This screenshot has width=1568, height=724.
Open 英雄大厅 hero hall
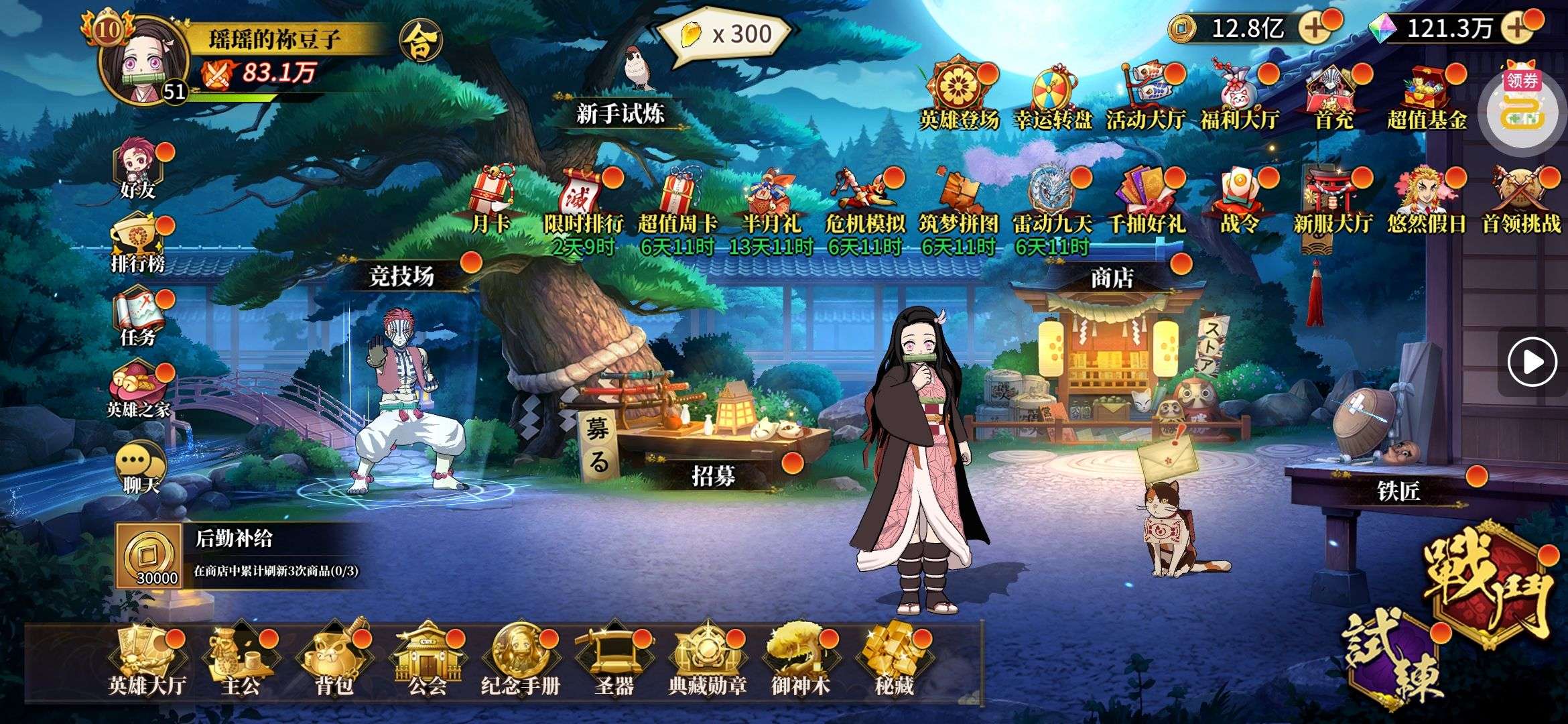click(x=146, y=660)
